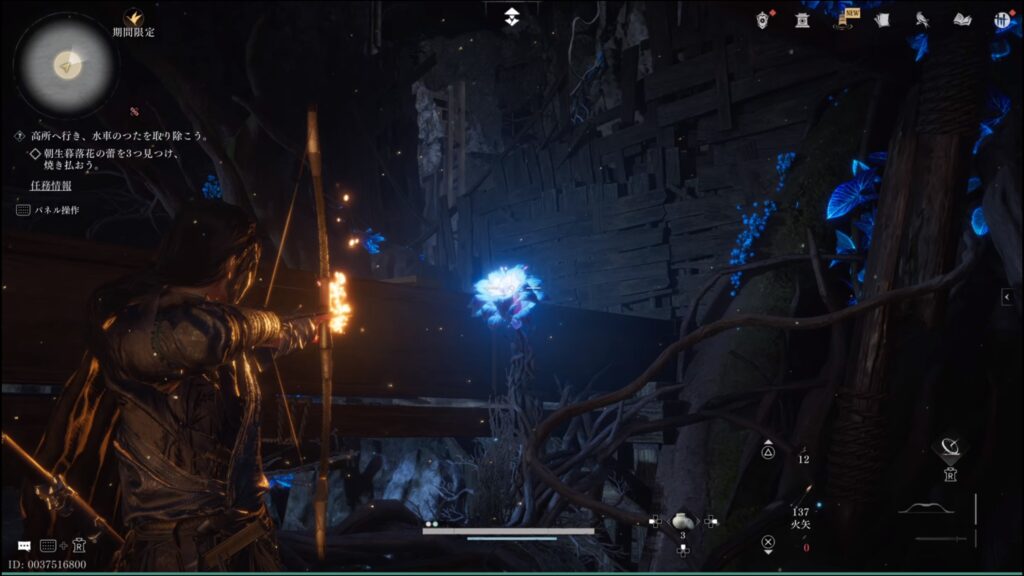Activate the diamond-shaped skill icon
Screen dimensions: 1024x576
pyautogui.click(x=948, y=448)
